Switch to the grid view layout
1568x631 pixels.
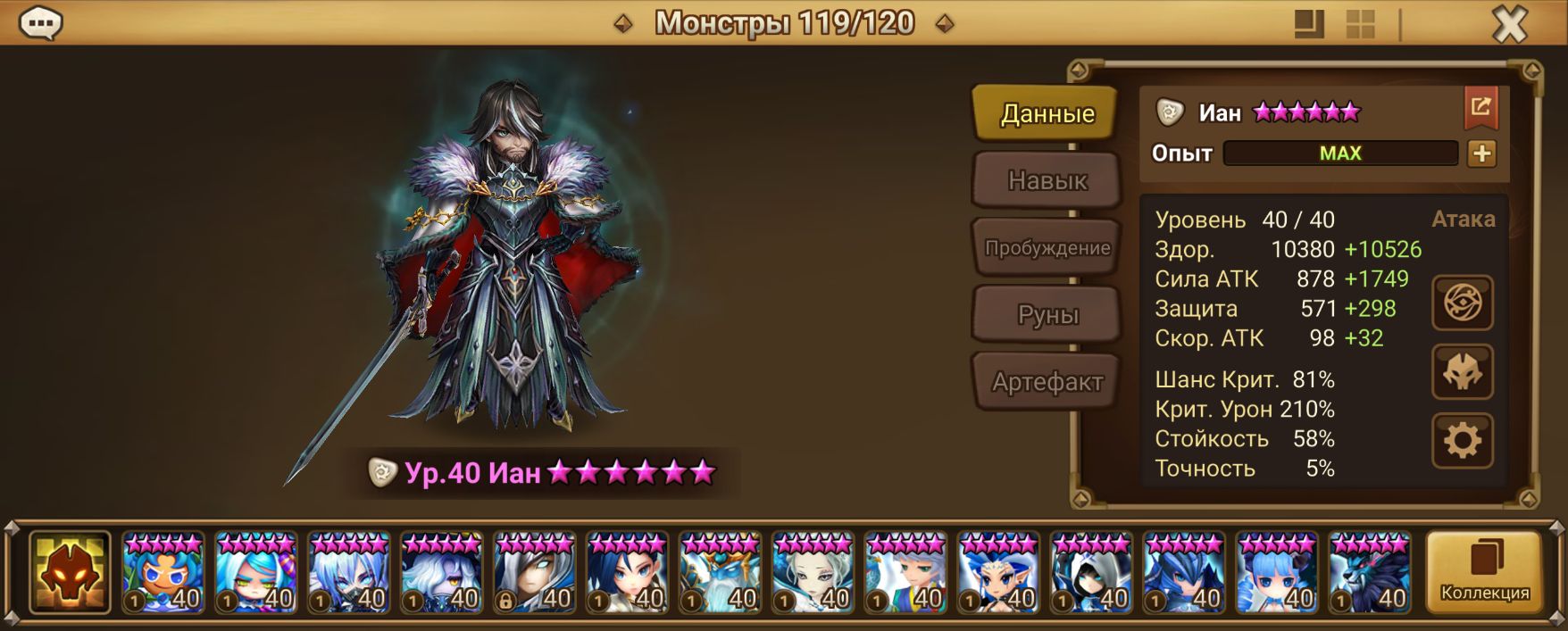(x=1360, y=24)
